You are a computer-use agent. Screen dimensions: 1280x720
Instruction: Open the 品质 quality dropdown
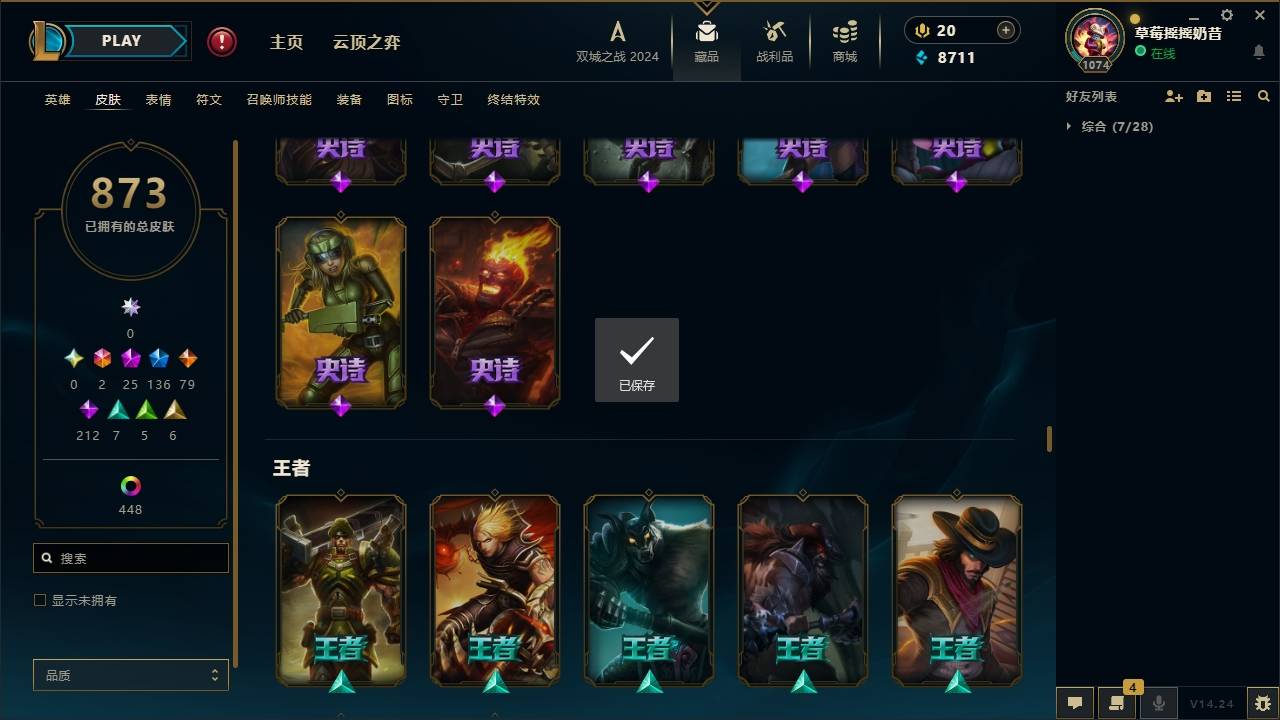(x=130, y=675)
